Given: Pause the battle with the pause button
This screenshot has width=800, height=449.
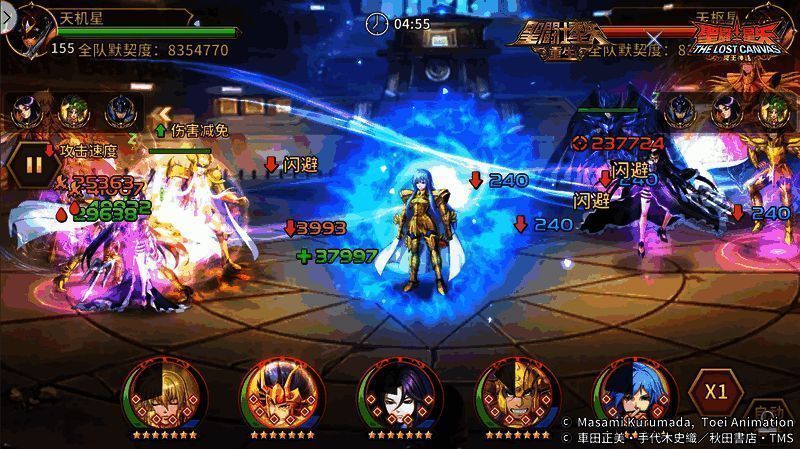Looking at the screenshot, I should [34, 165].
